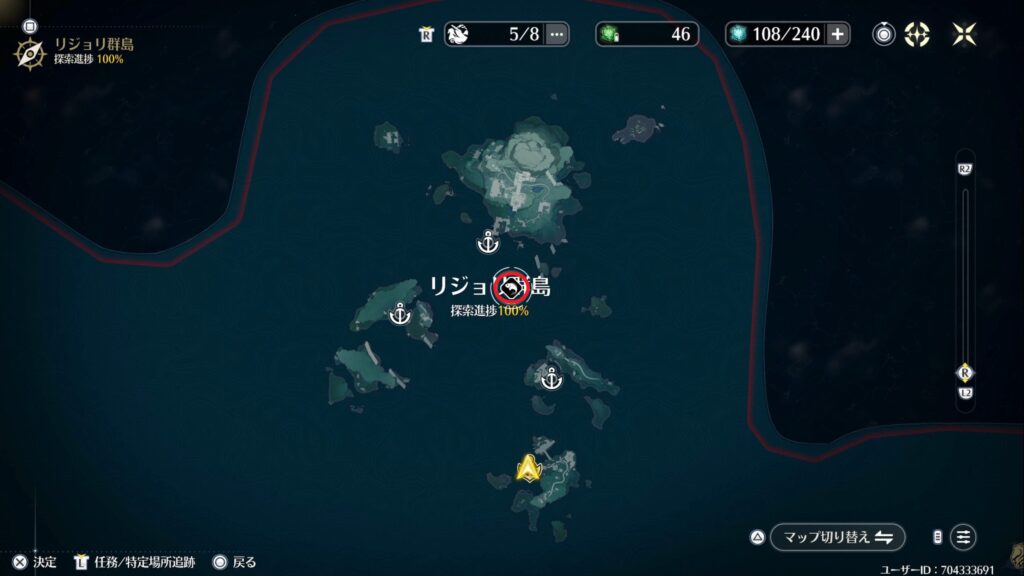Click the マップ切り替え map switch button
The width and height of the screenshot is (1024, 576).
pos(837,537)
